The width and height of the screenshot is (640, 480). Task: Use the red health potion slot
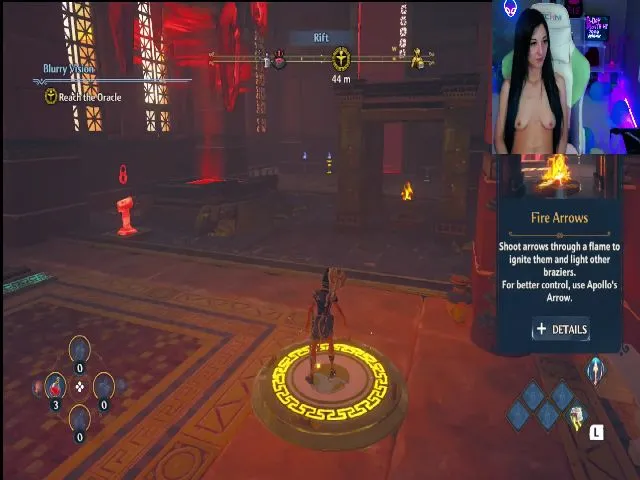pyautogui.click(x=55, y=387)
